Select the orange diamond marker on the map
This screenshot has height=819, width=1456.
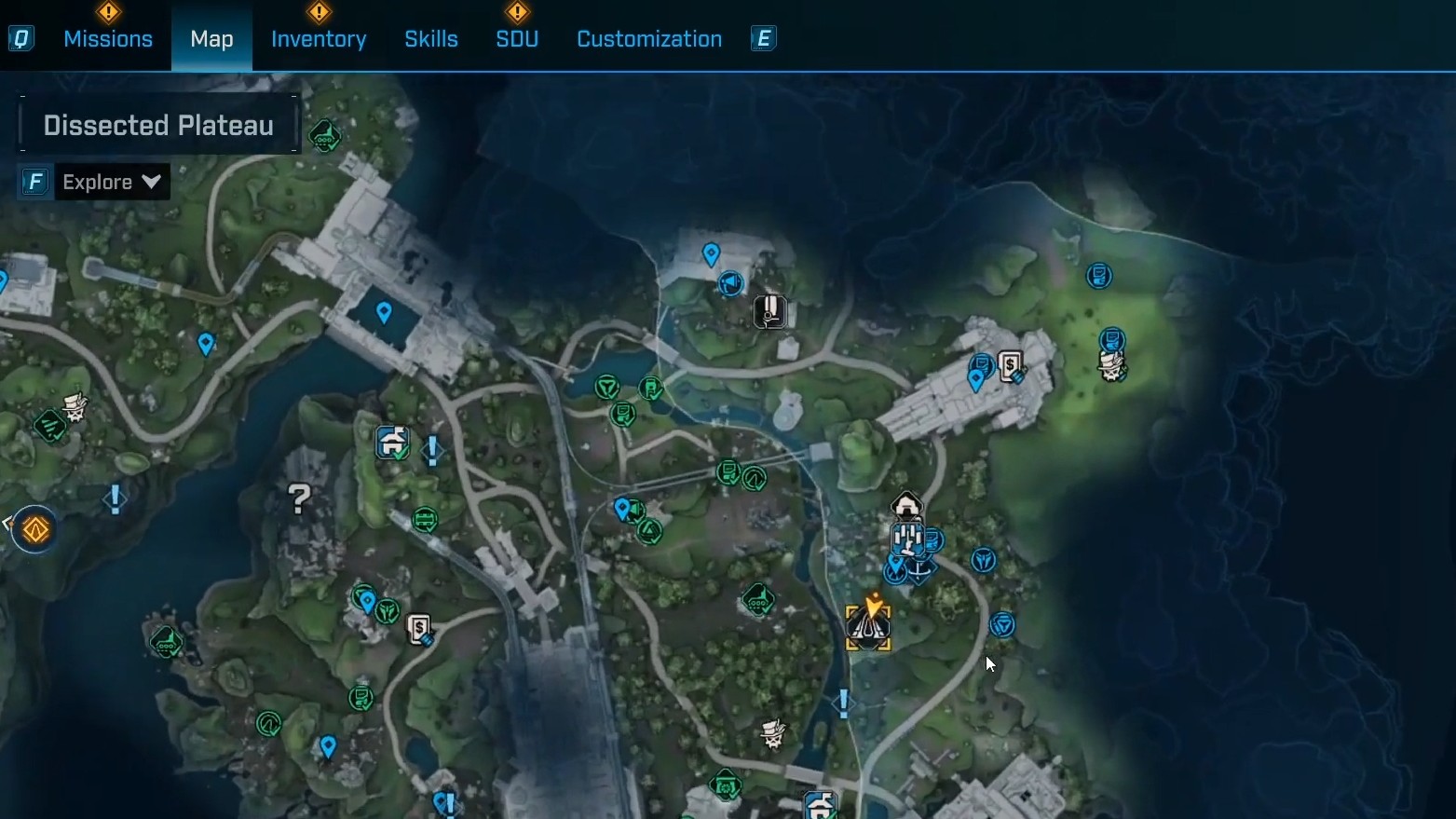(x=35, y=530)
